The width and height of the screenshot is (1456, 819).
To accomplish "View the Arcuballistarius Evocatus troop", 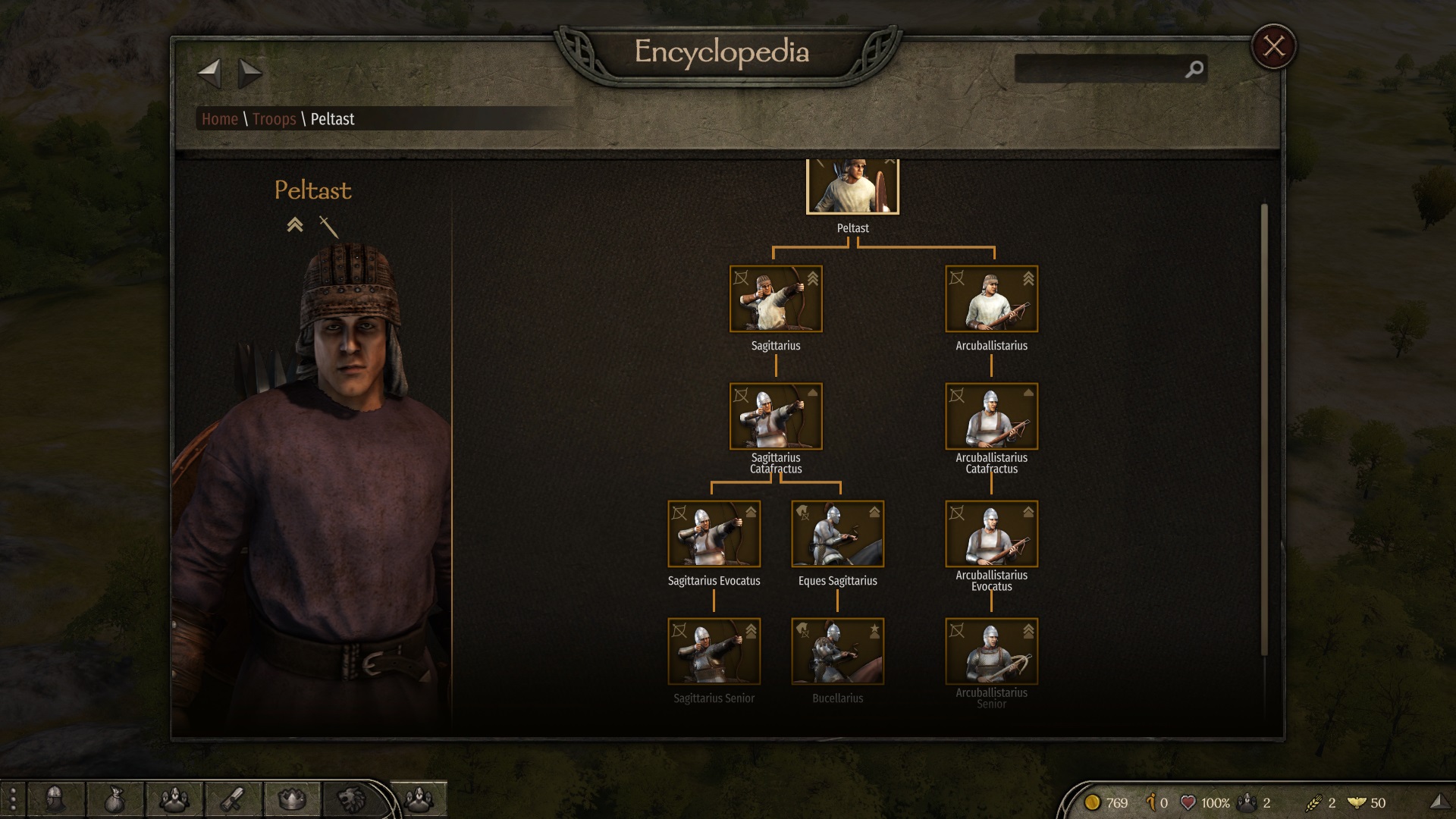I will (991, 534).
